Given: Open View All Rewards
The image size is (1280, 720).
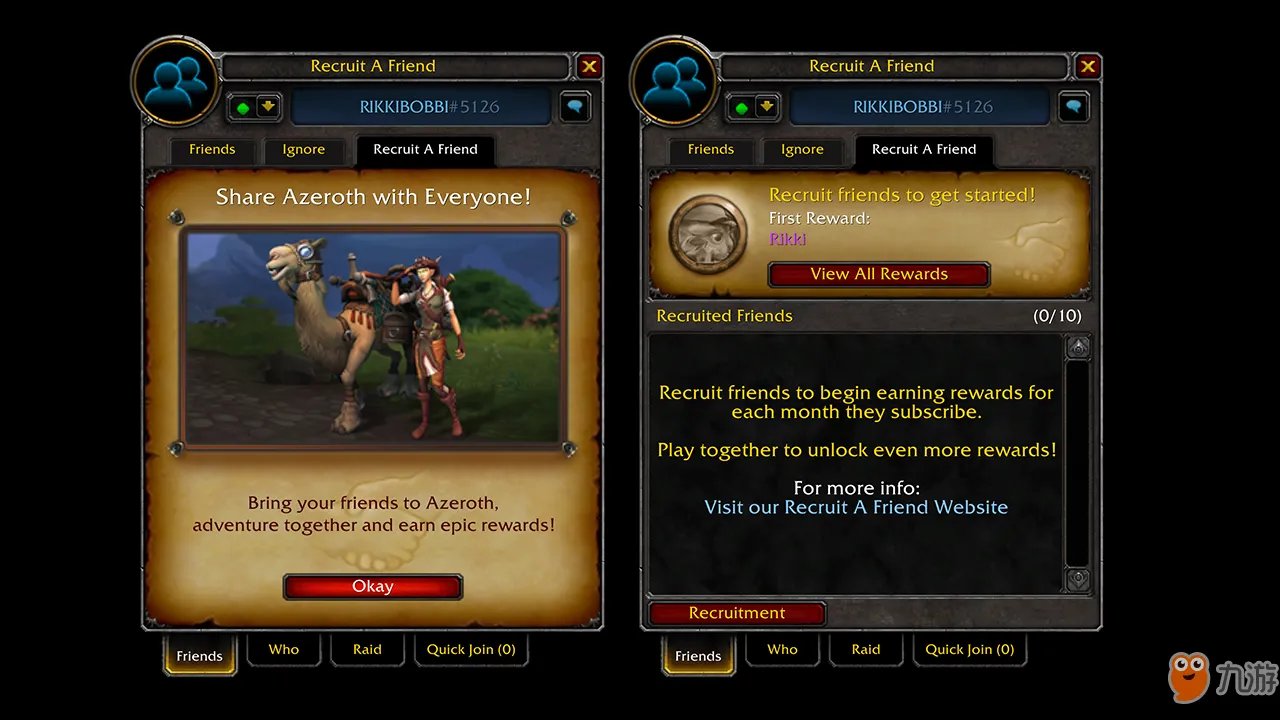Looking at the screenshot, I should pos(879,274).
